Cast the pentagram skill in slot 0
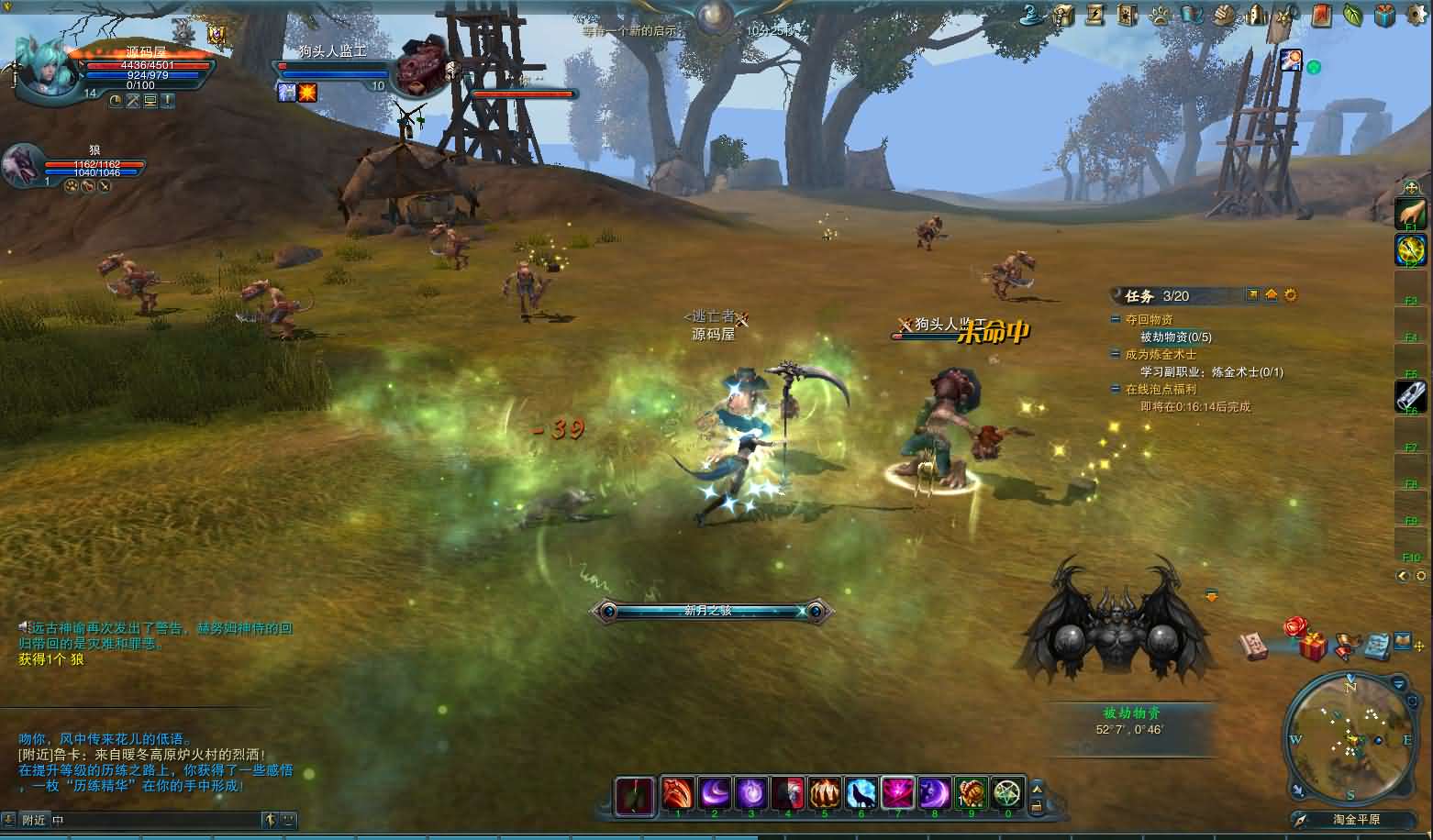Screen dimensions: 1433x840 tap(1007, 793)
